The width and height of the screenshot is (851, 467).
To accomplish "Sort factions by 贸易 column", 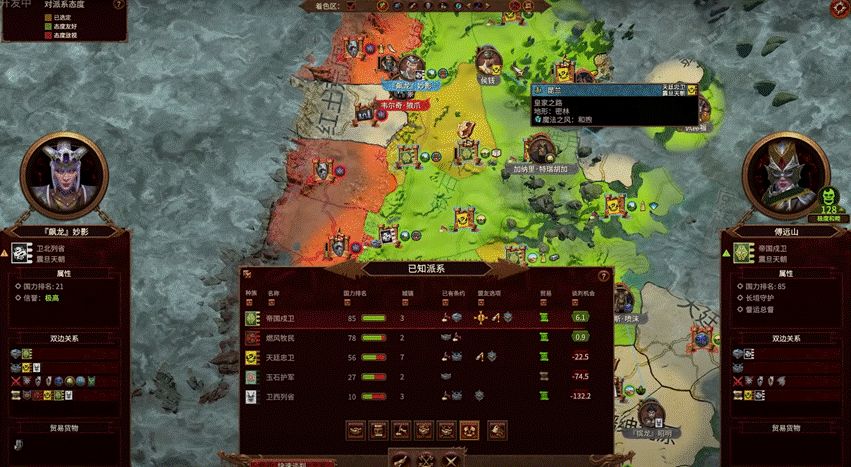I will tap(545, 294).
